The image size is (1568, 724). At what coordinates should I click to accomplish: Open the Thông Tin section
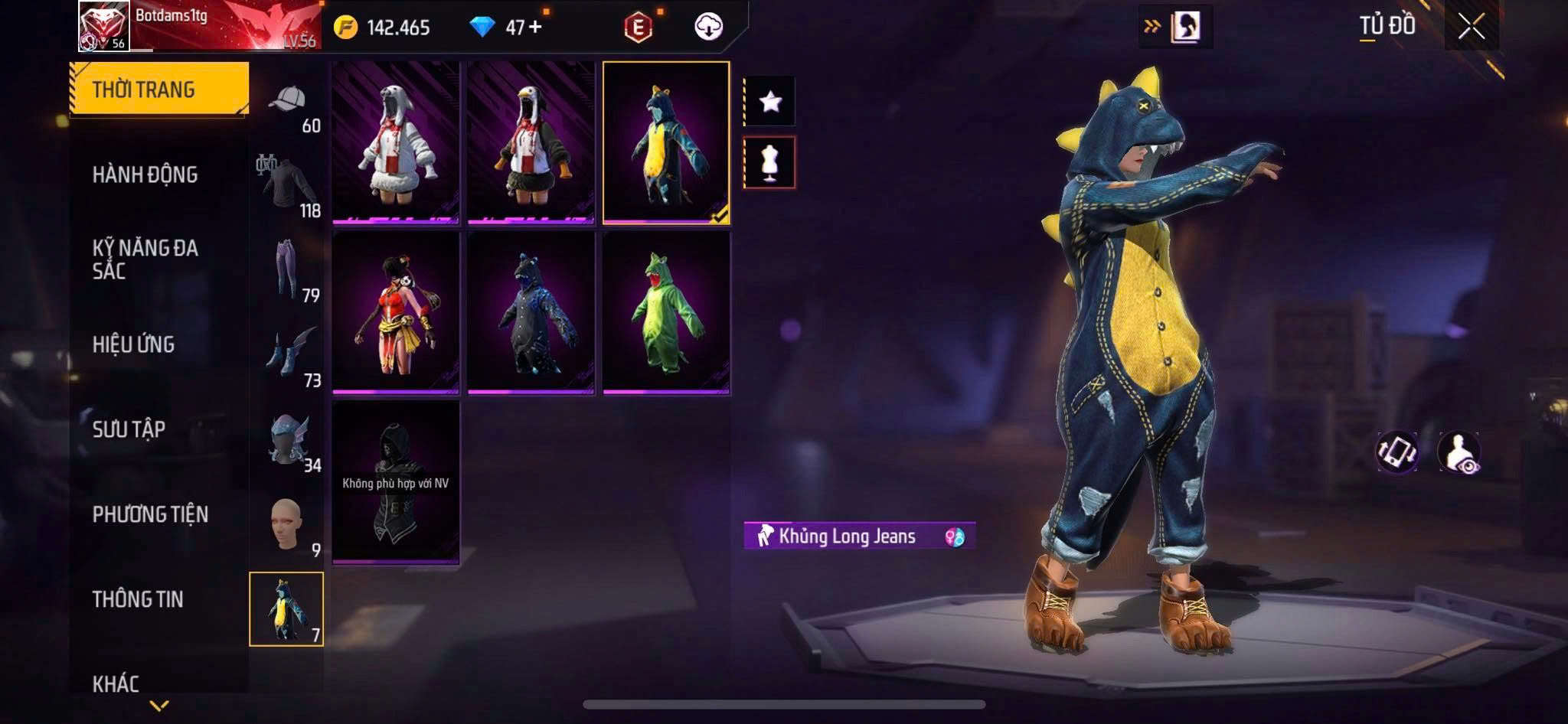point(138,599)
